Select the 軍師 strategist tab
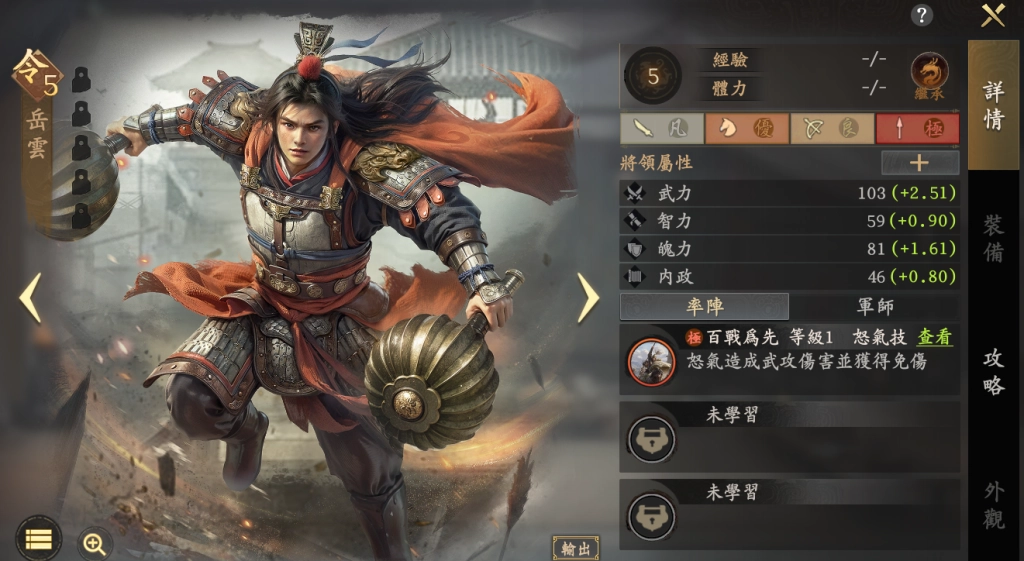The image size is (1024, 561). pyautogui.click(x=874, y=306)
